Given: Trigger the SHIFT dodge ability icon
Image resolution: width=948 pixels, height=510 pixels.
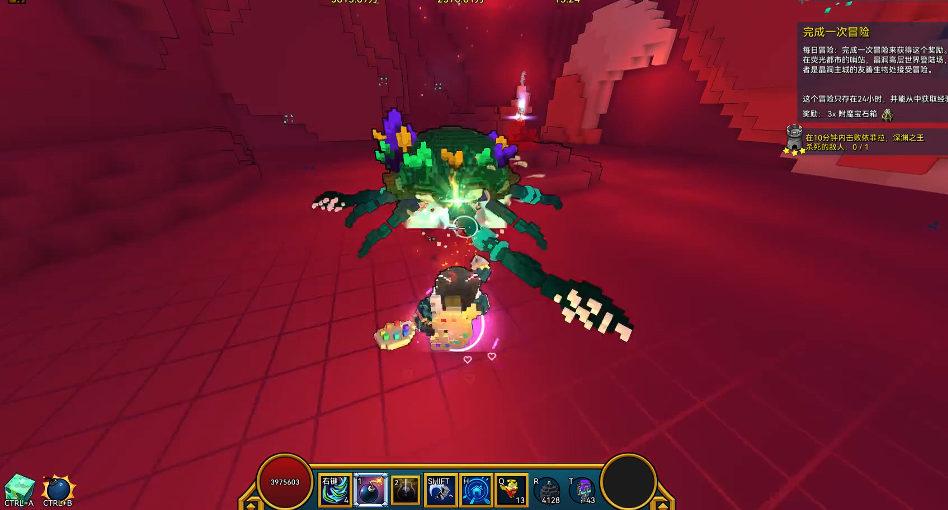Looking at the screenshot, I should click(x=441, y=489).
